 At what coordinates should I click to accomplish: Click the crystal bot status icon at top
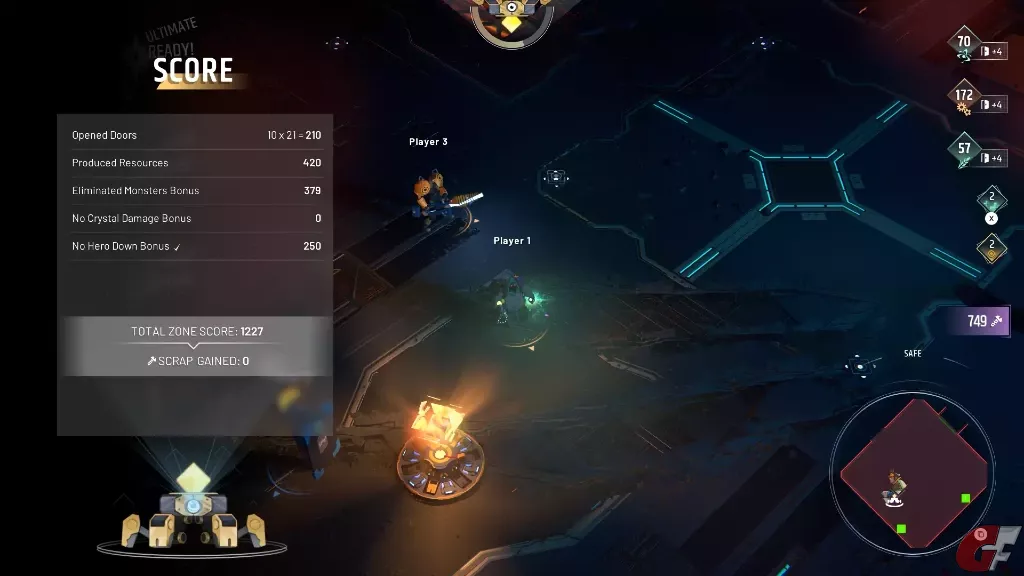pyautogui.click(x=511, y=18)
